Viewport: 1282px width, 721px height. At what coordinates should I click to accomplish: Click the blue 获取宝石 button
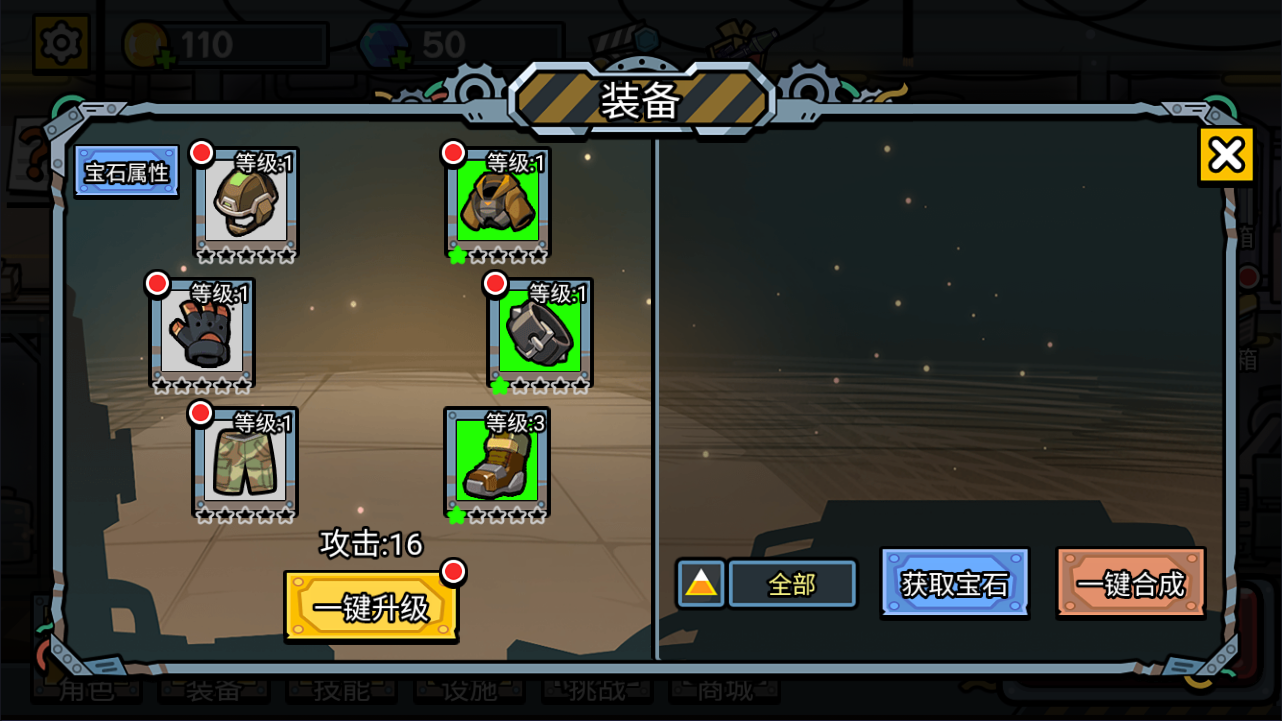[955, 583]
